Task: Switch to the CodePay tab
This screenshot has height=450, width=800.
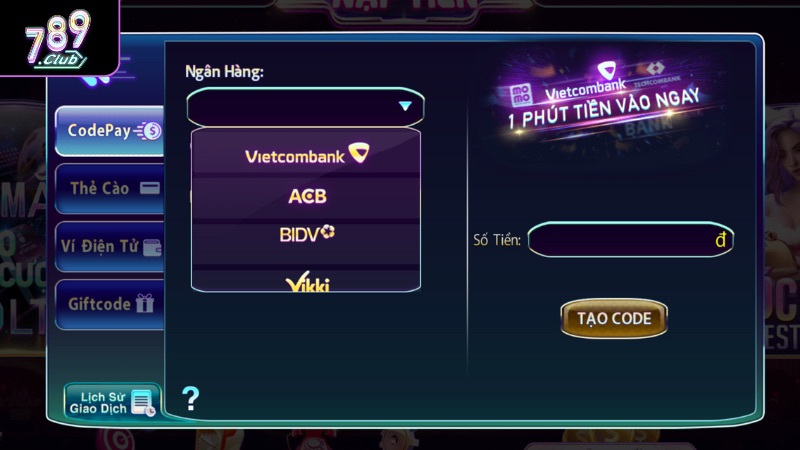Action: coord(110,130)
